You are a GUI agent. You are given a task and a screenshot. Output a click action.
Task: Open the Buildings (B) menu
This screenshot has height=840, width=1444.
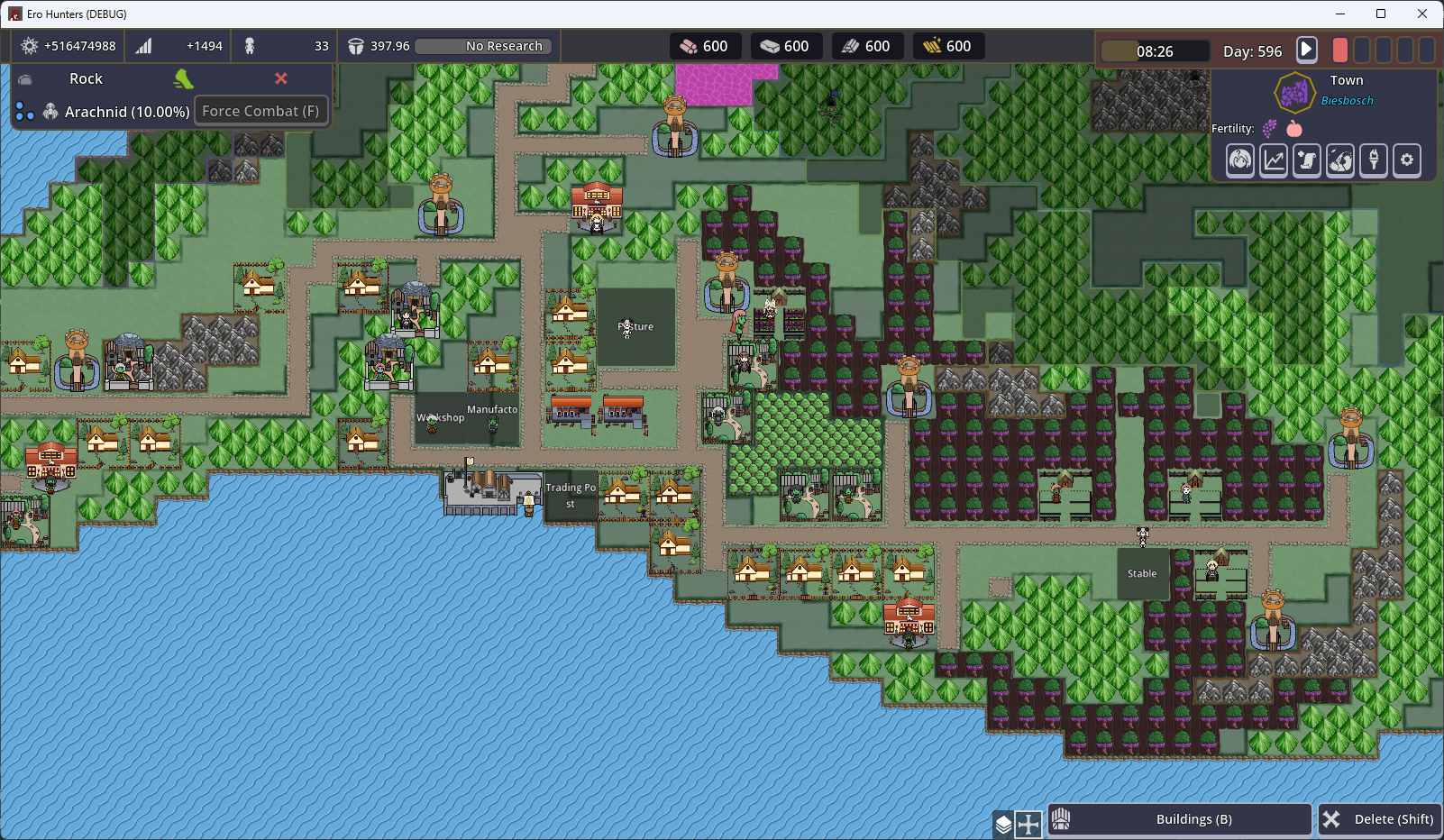click(x=1180, y=819)
